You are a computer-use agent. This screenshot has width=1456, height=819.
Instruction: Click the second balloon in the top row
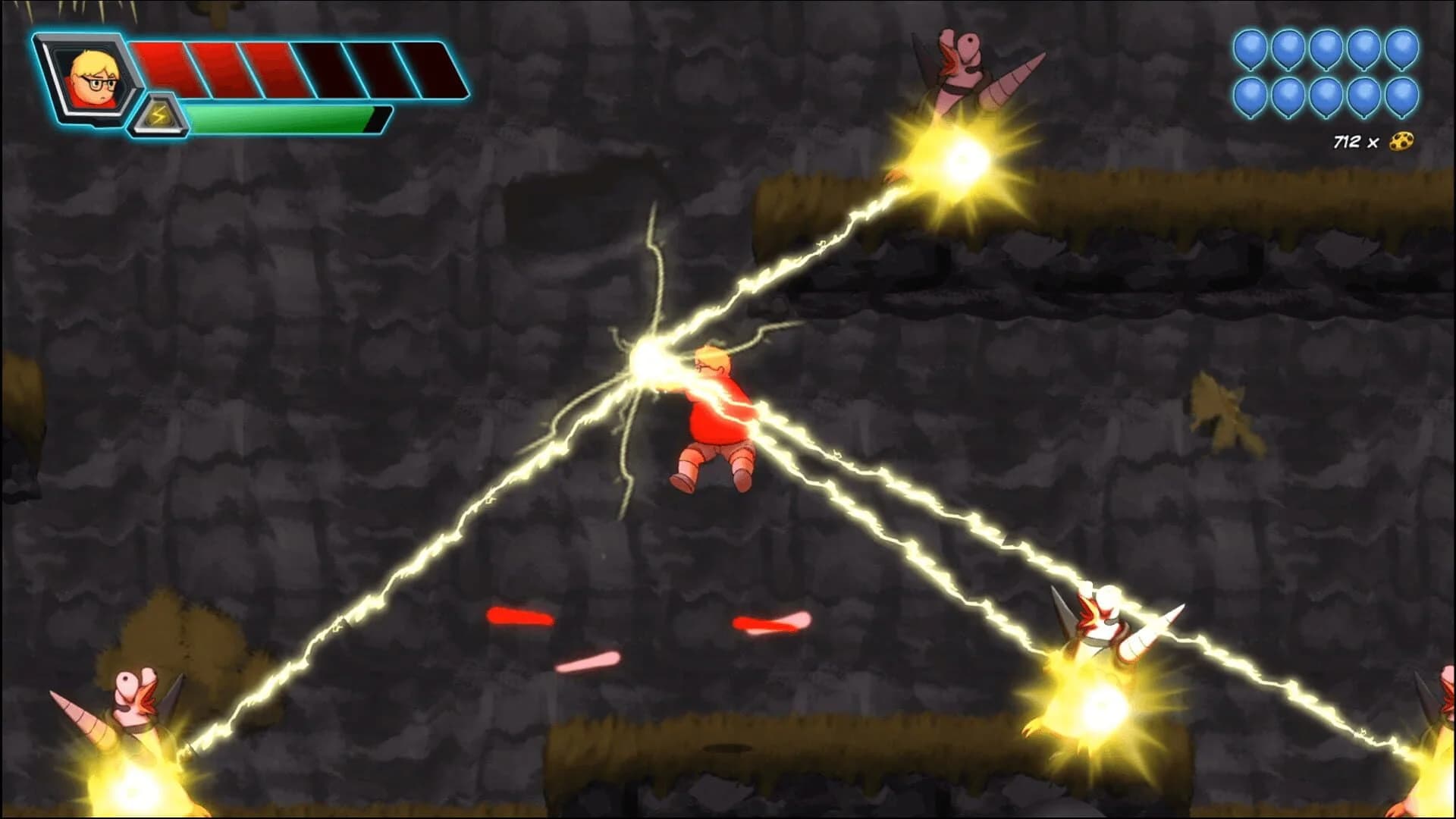[1288, 47]
